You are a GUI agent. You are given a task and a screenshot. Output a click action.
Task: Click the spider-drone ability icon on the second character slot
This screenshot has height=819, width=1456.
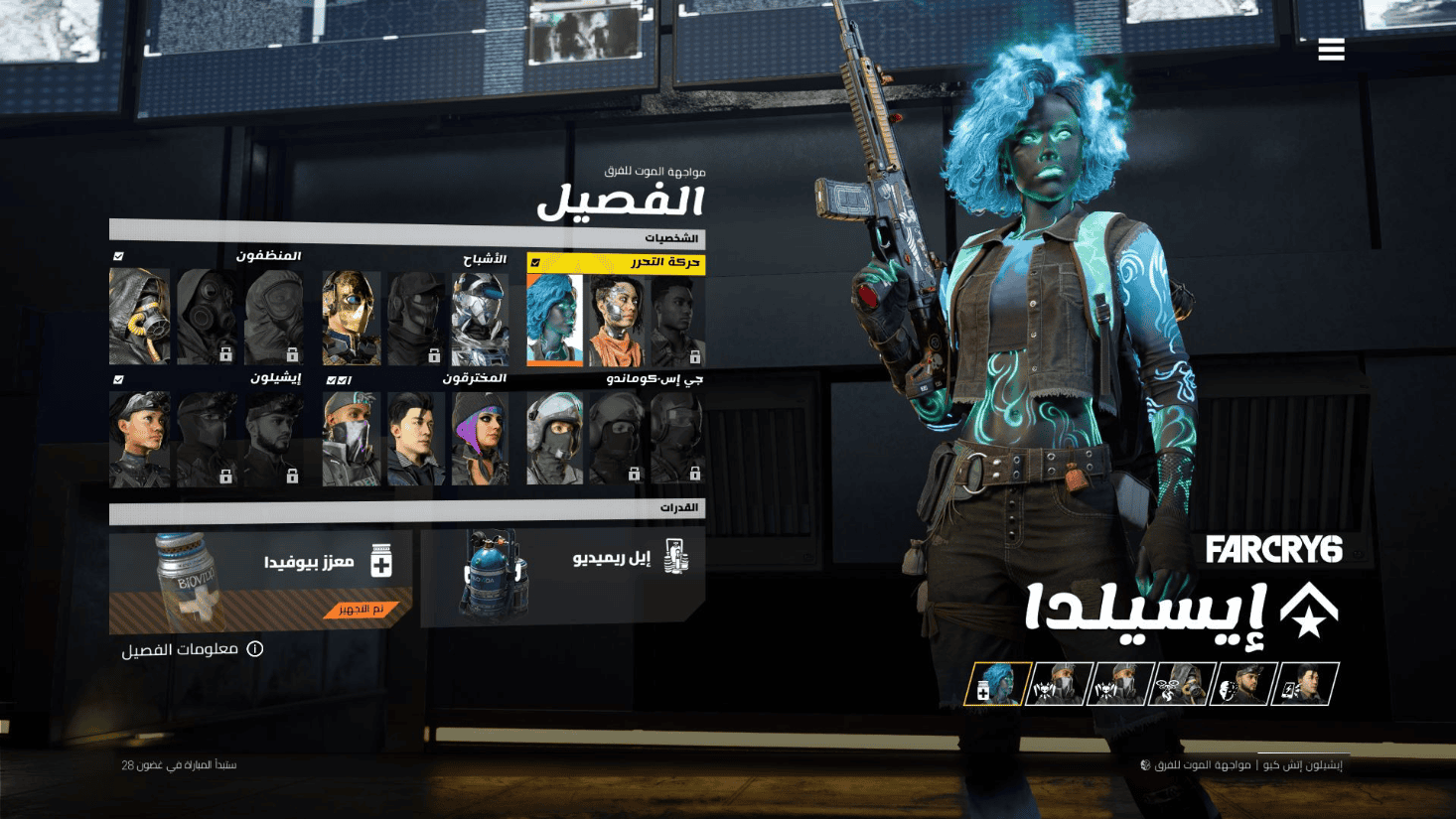[x=1044, y=688]
